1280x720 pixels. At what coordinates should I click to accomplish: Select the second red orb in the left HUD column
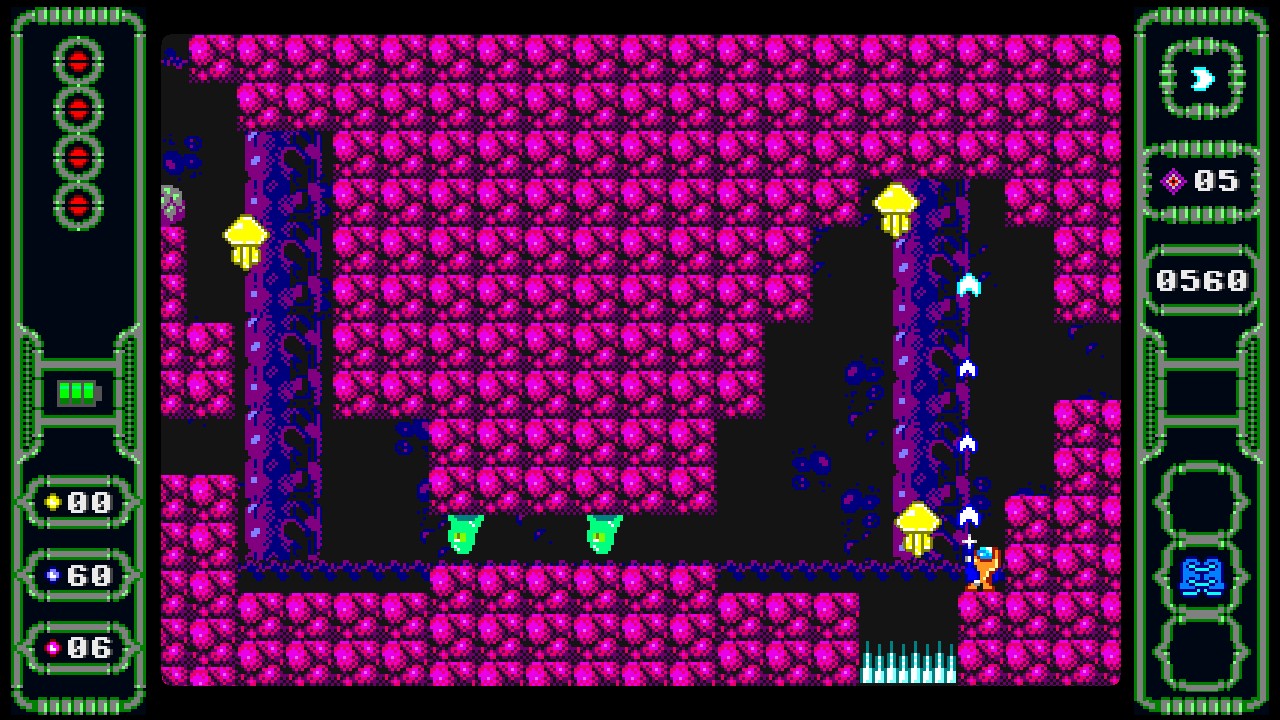pos(78,110)
